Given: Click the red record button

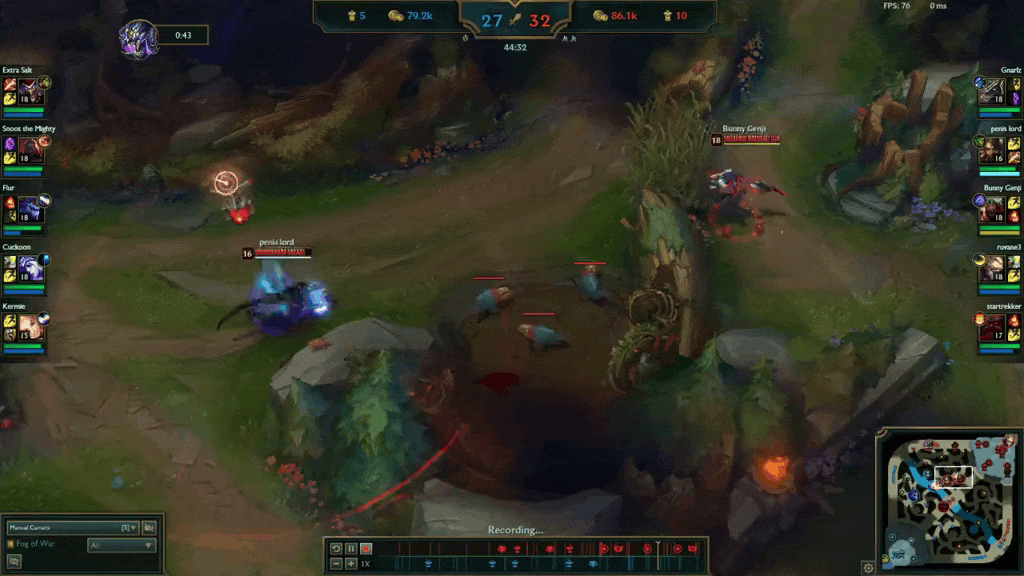Looking at the screenshot, I should point(366,548).
